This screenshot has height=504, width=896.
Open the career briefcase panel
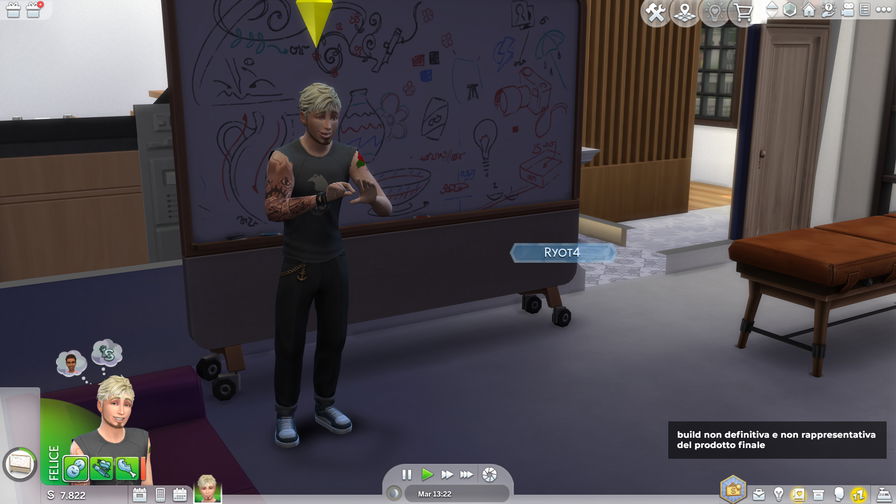click(x=759, y=495)
